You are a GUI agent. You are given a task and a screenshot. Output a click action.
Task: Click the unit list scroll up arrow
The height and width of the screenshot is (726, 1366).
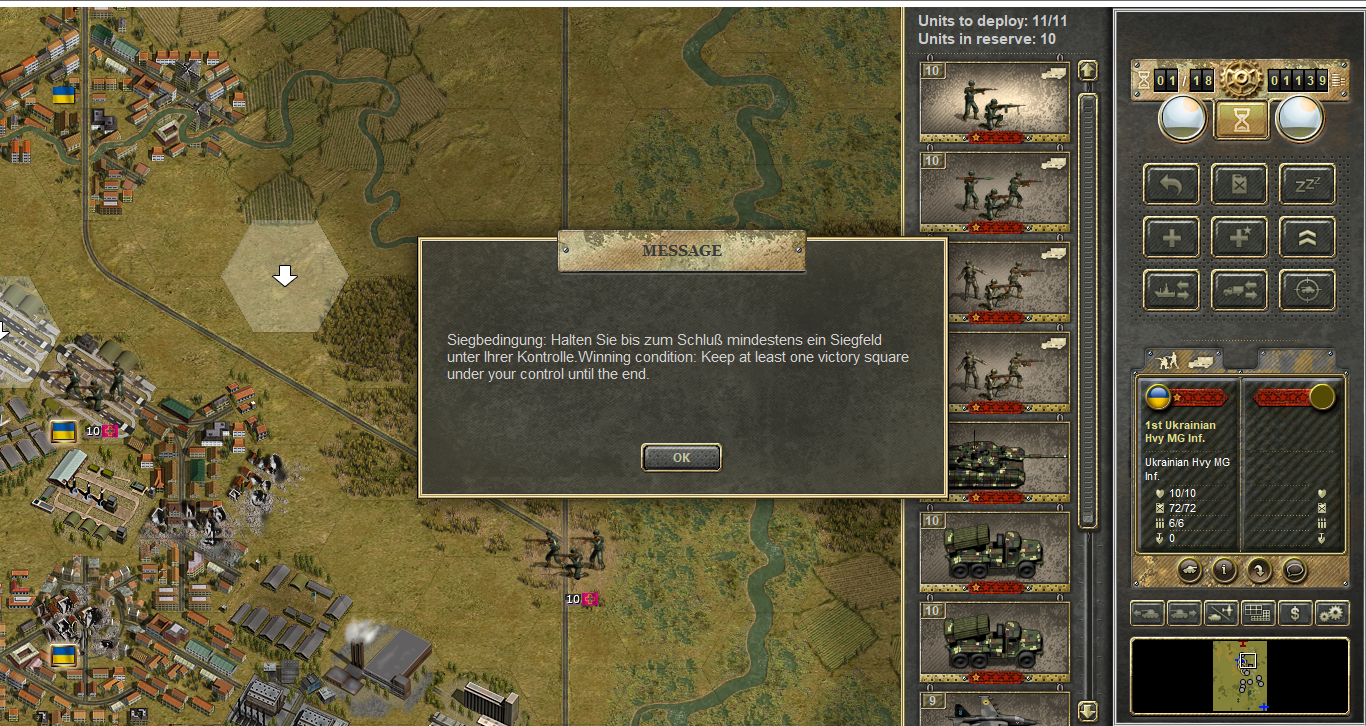(1088, 71)
